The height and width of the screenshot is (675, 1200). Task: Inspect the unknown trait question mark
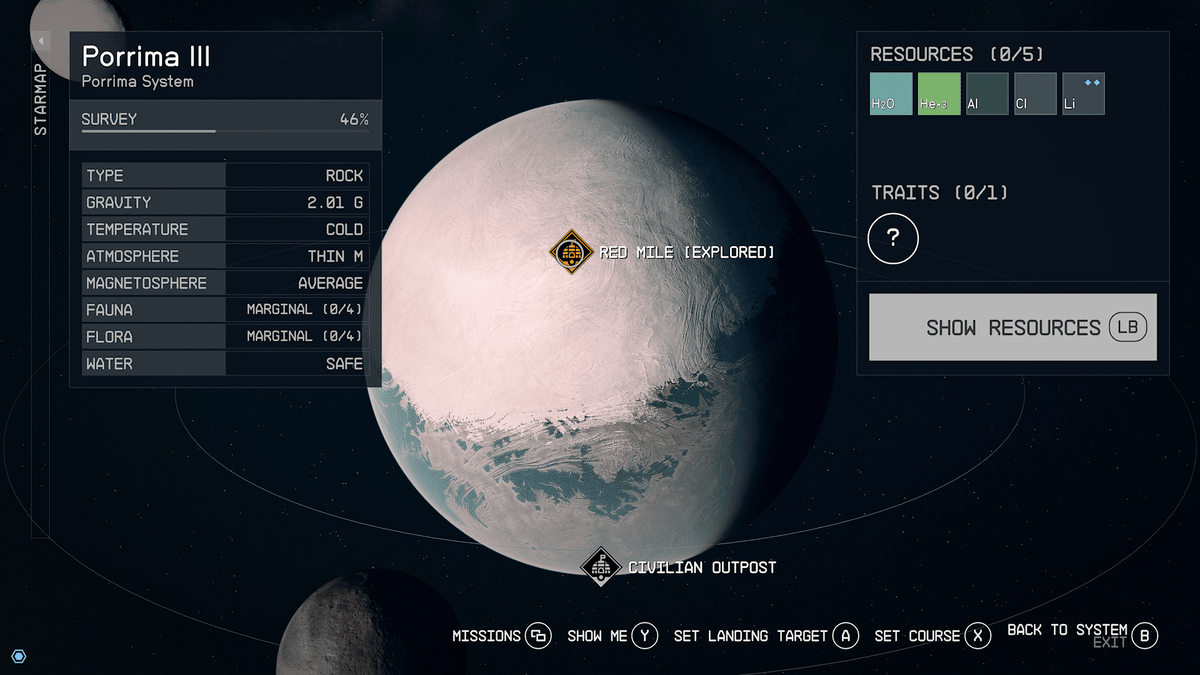point(893,238)
